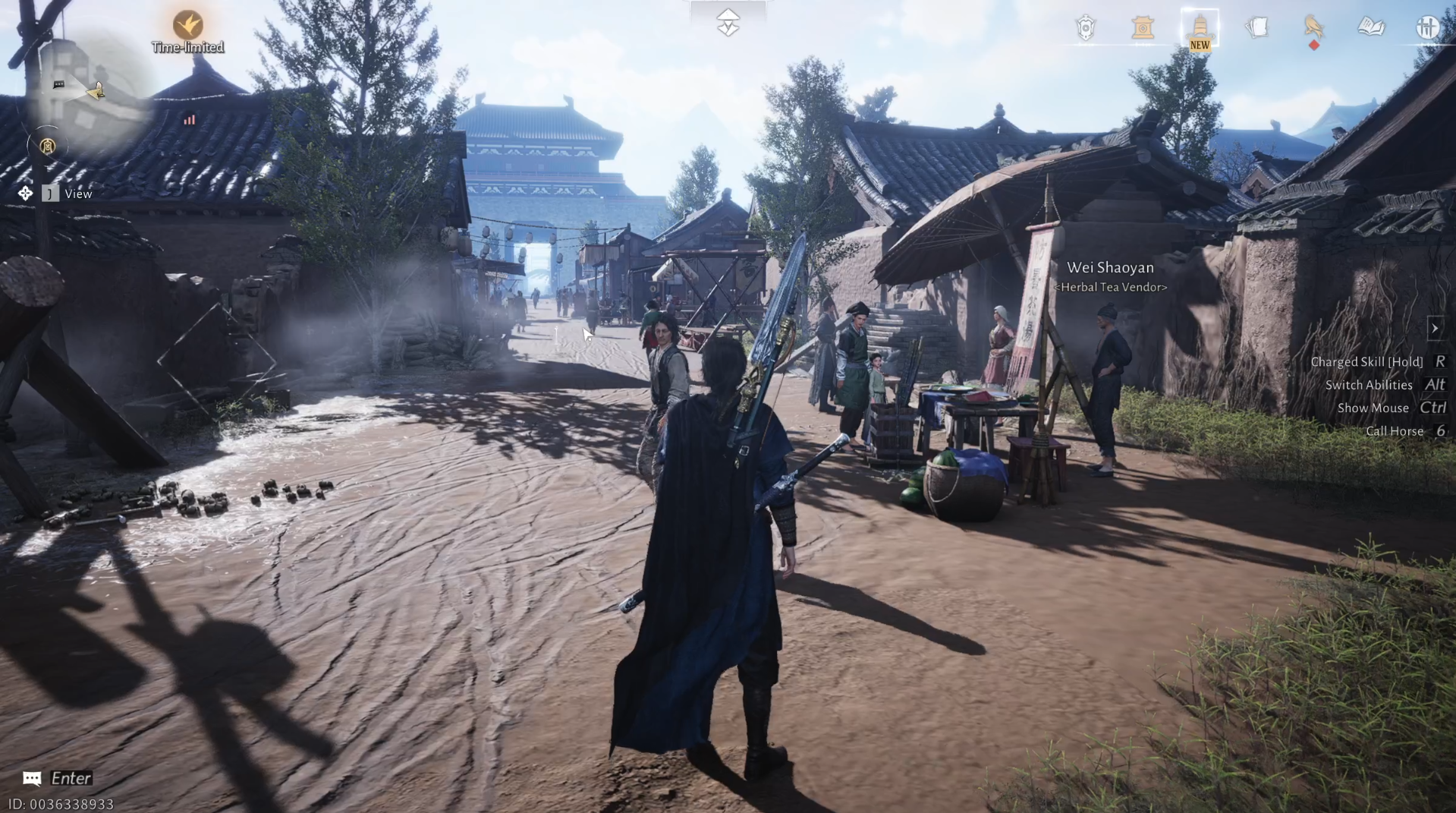Open the letter cards icon in top bar

(x=1258, y=27)
